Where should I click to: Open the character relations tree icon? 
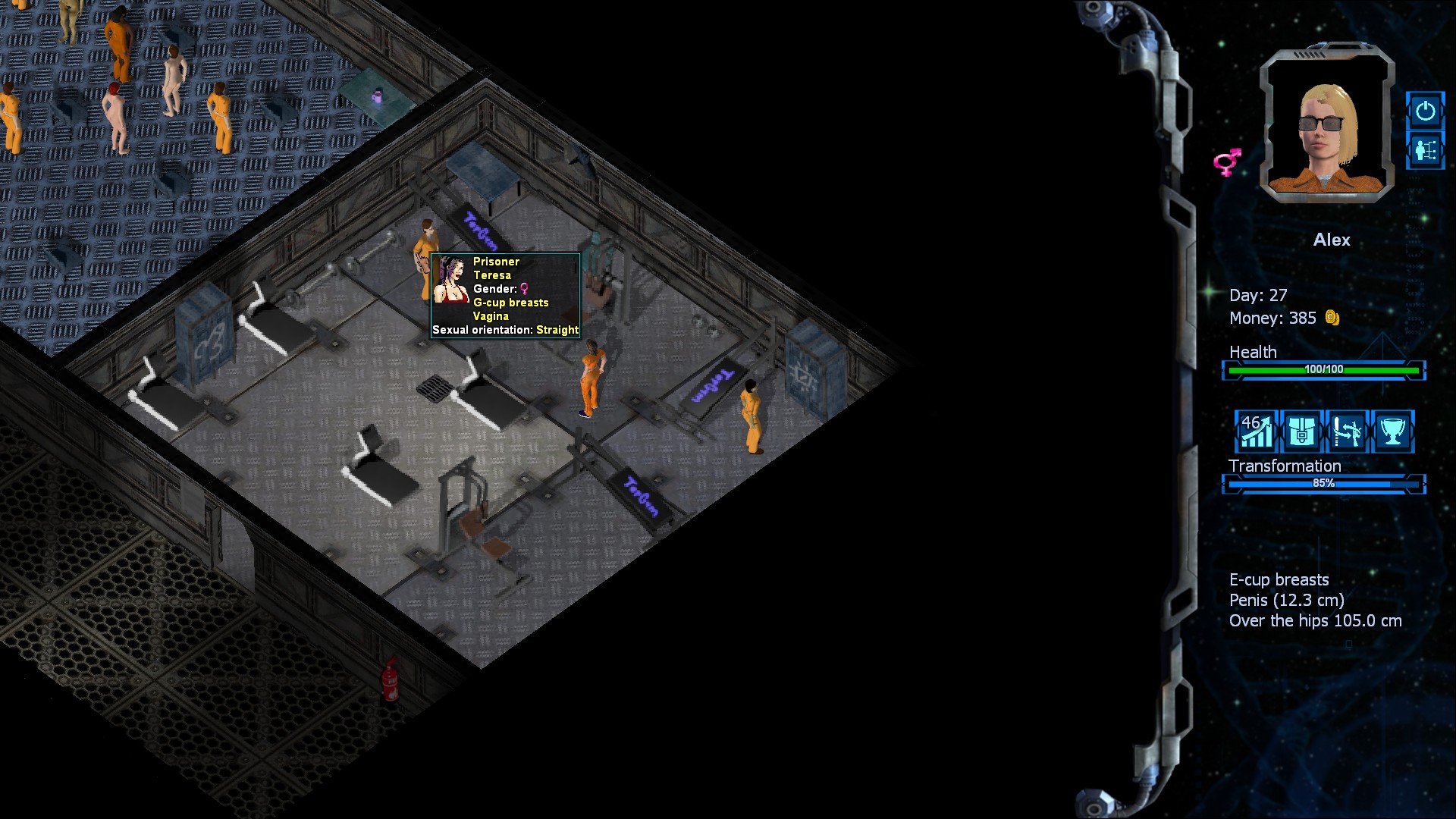coord(1425,150)
